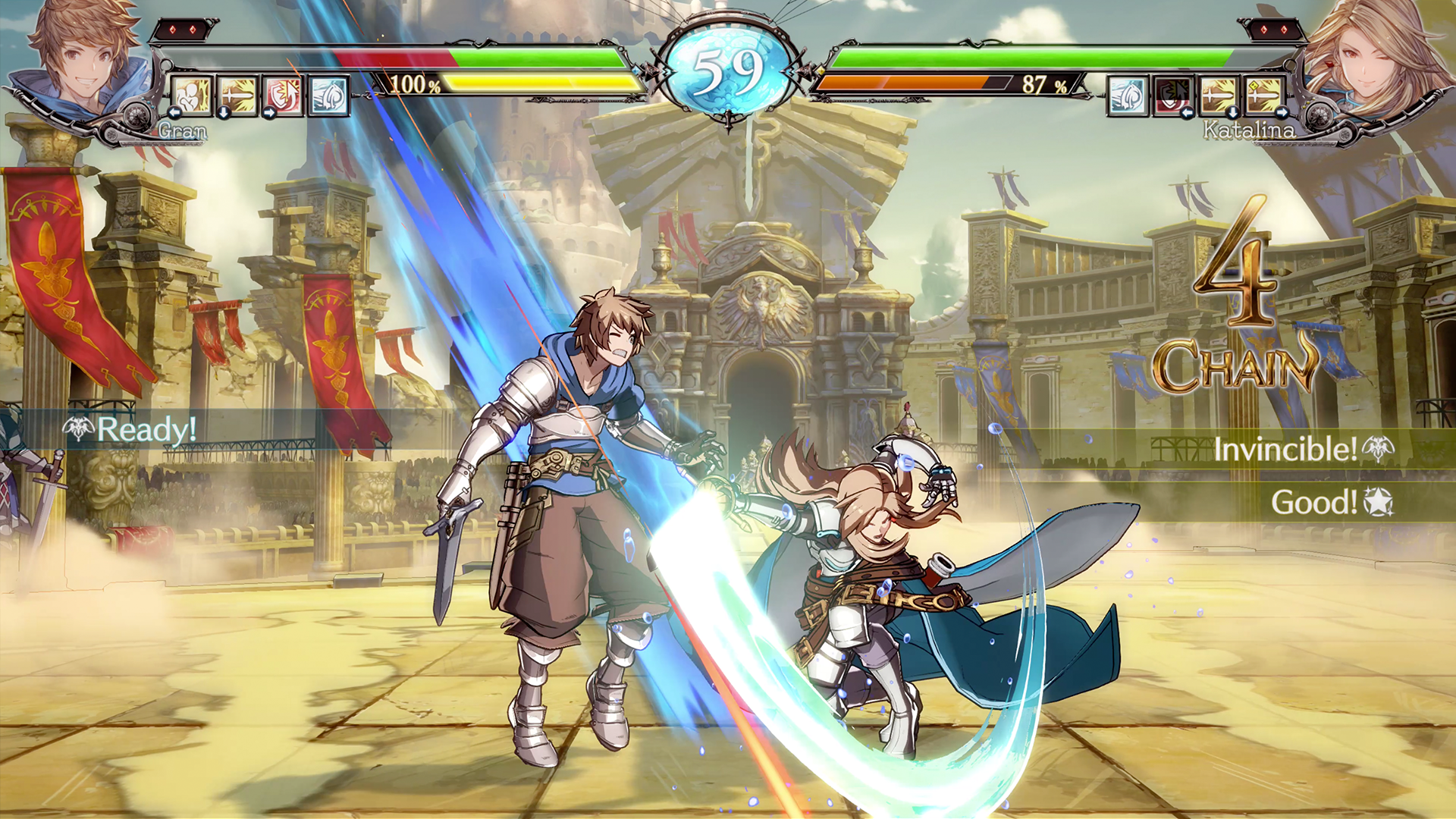Click Katalina's red shield counter skill icon
The image size is (1456, 819).
coord(1172,93)
